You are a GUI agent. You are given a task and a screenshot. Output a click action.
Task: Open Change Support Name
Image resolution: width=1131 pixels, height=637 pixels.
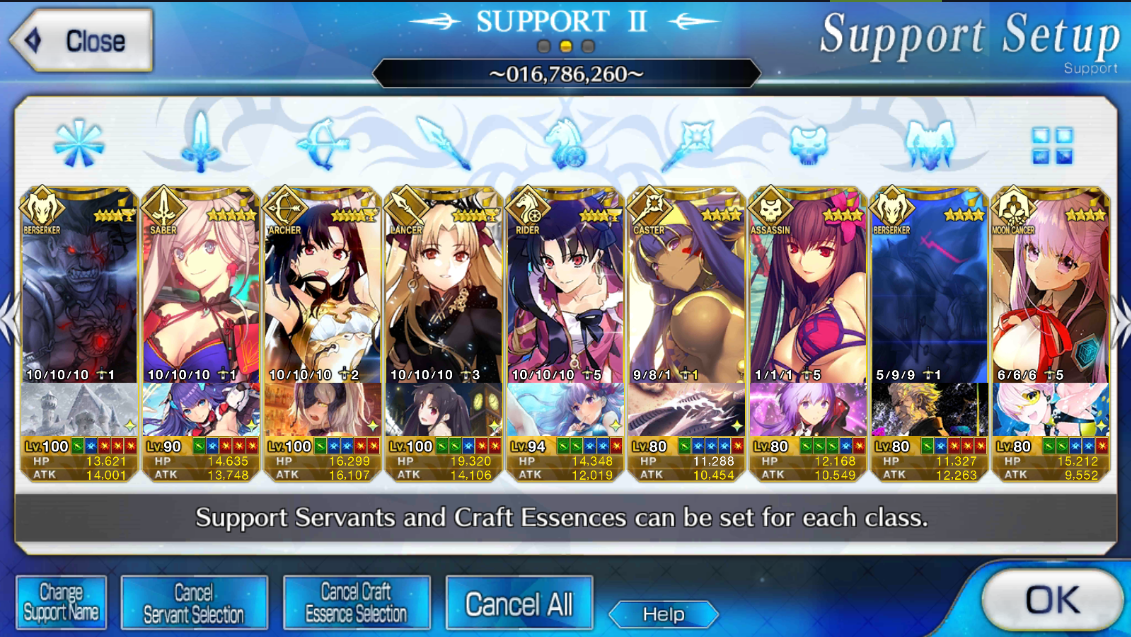coord(61,602)
